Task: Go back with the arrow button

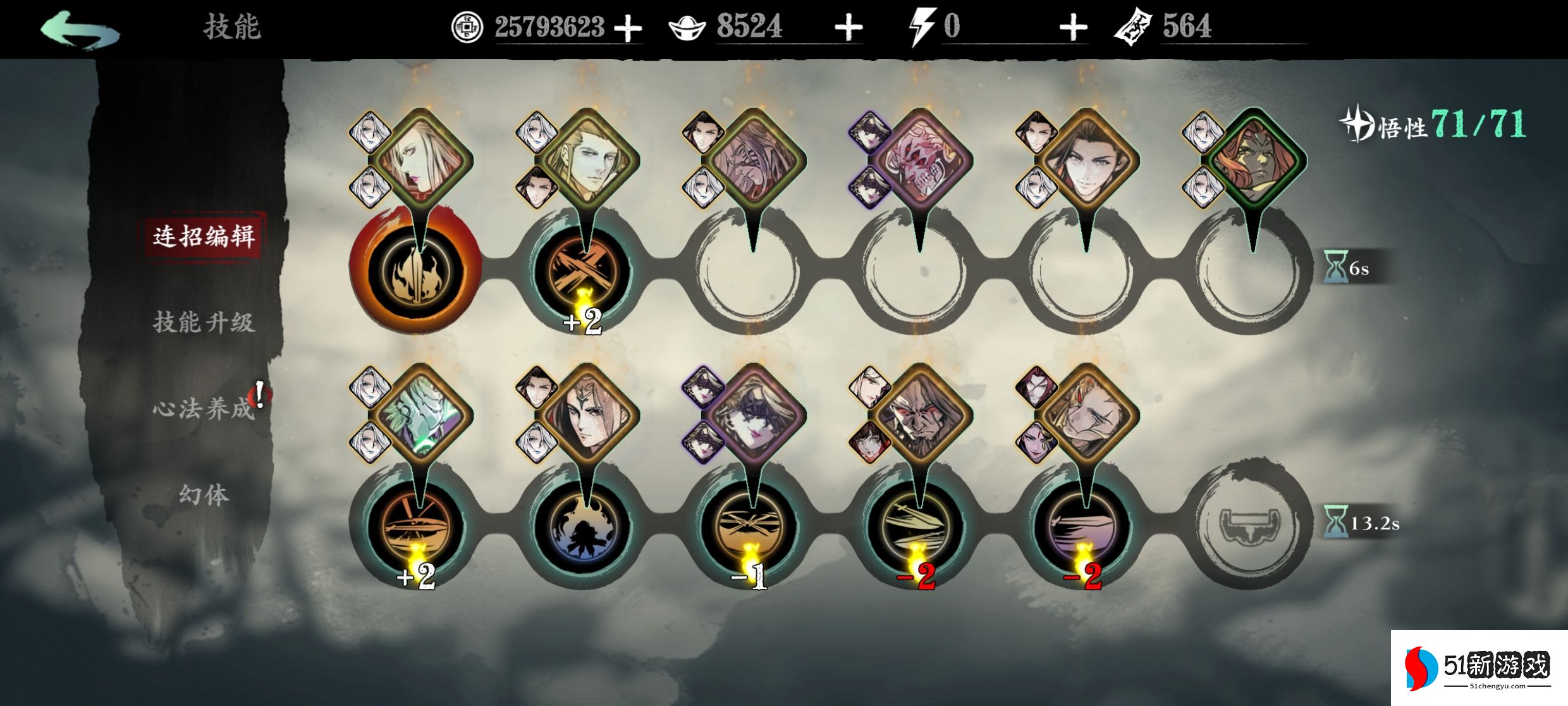Action: pyautogui.click(x=80, y=29)
